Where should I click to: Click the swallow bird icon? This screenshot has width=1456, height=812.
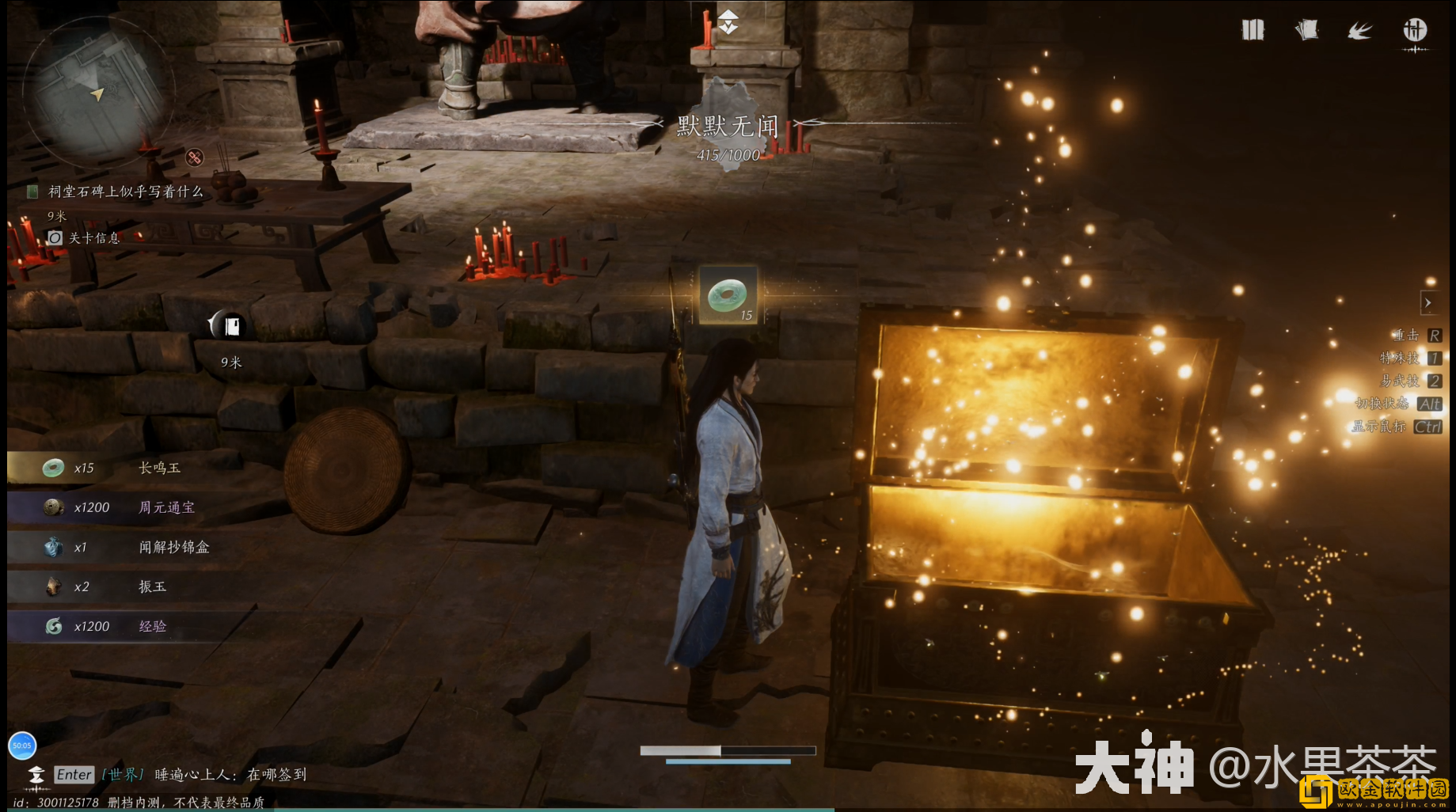(x=1359, y=31)
